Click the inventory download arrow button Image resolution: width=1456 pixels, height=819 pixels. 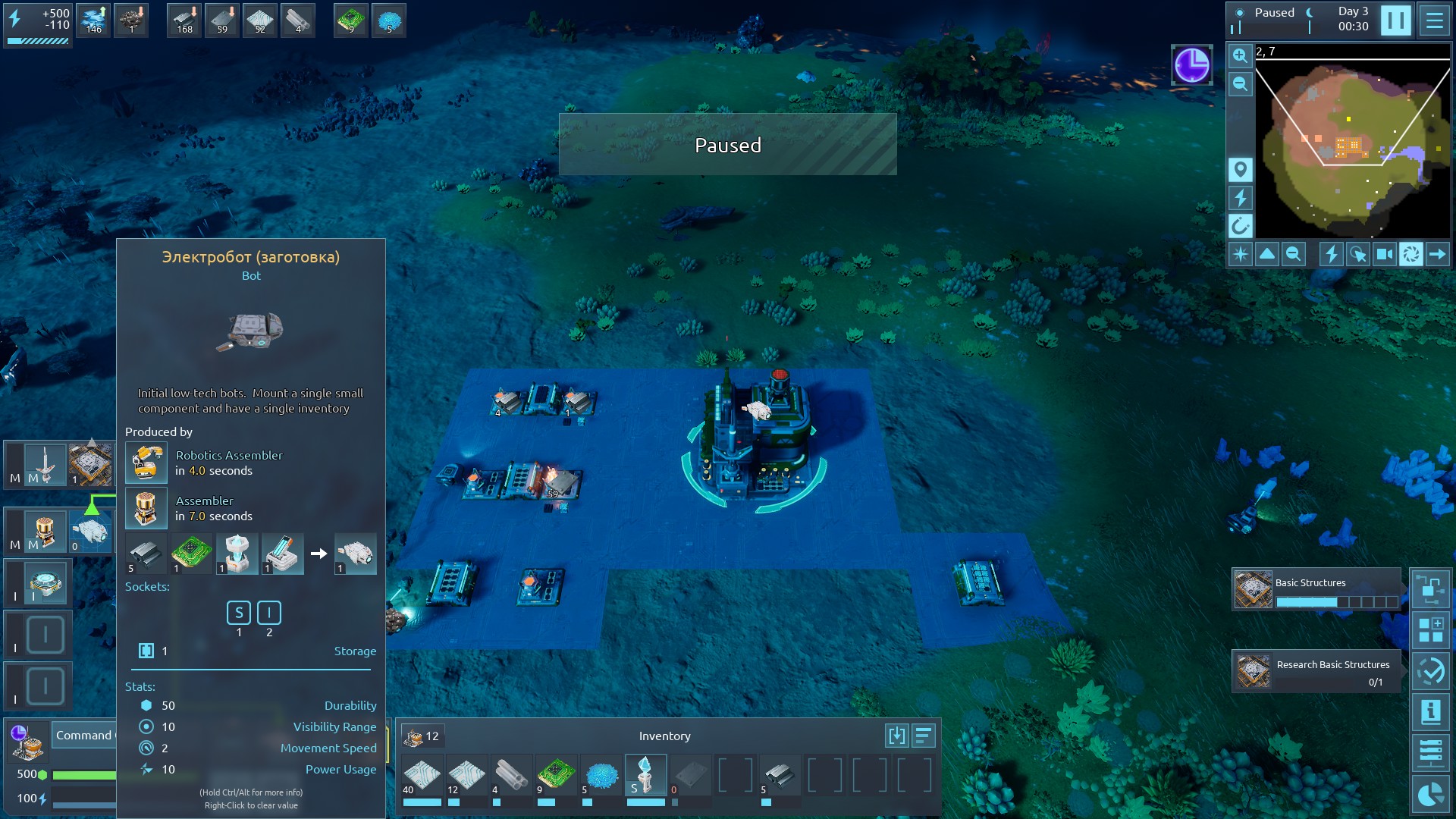tap(896, 736)
